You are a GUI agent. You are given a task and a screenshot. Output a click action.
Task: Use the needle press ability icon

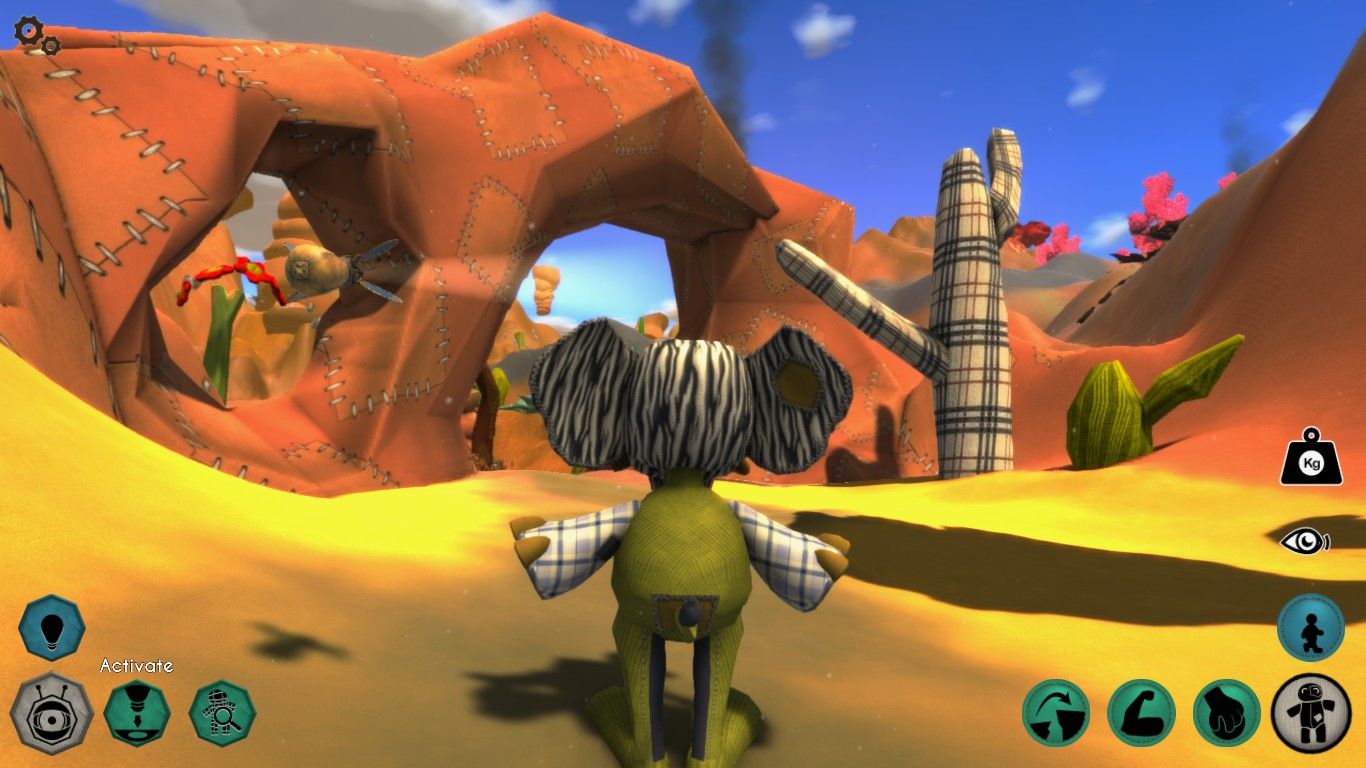(x=138, y=713)
